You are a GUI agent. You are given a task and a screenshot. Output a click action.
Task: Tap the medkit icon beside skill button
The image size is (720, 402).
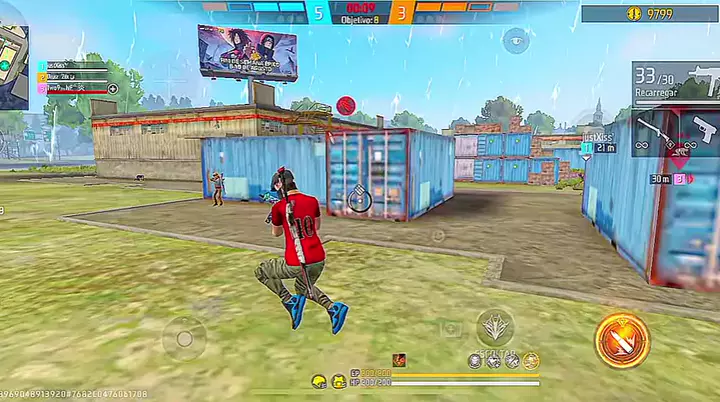point(451,329)
